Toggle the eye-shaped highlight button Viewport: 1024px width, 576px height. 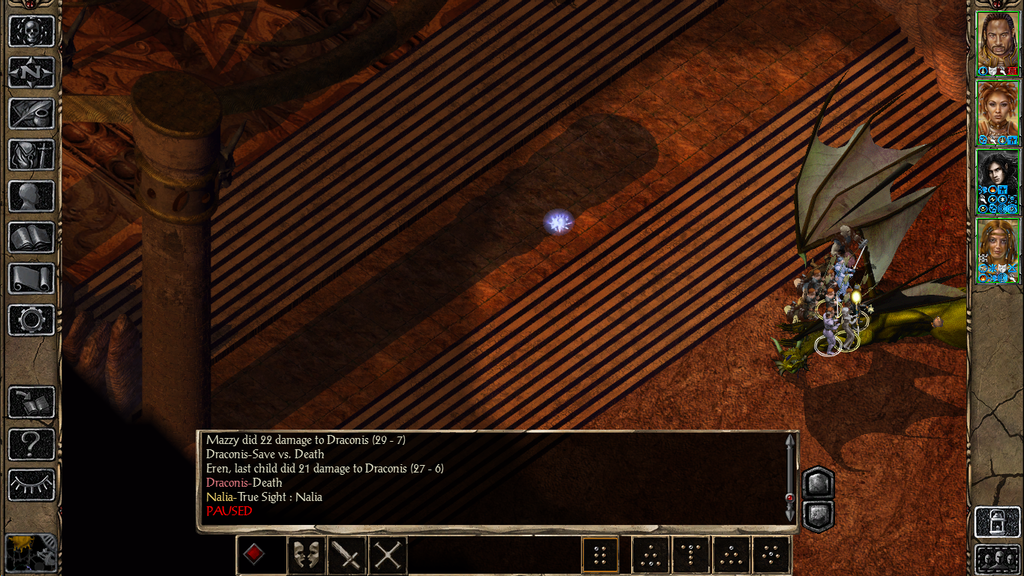click(31, 485)
